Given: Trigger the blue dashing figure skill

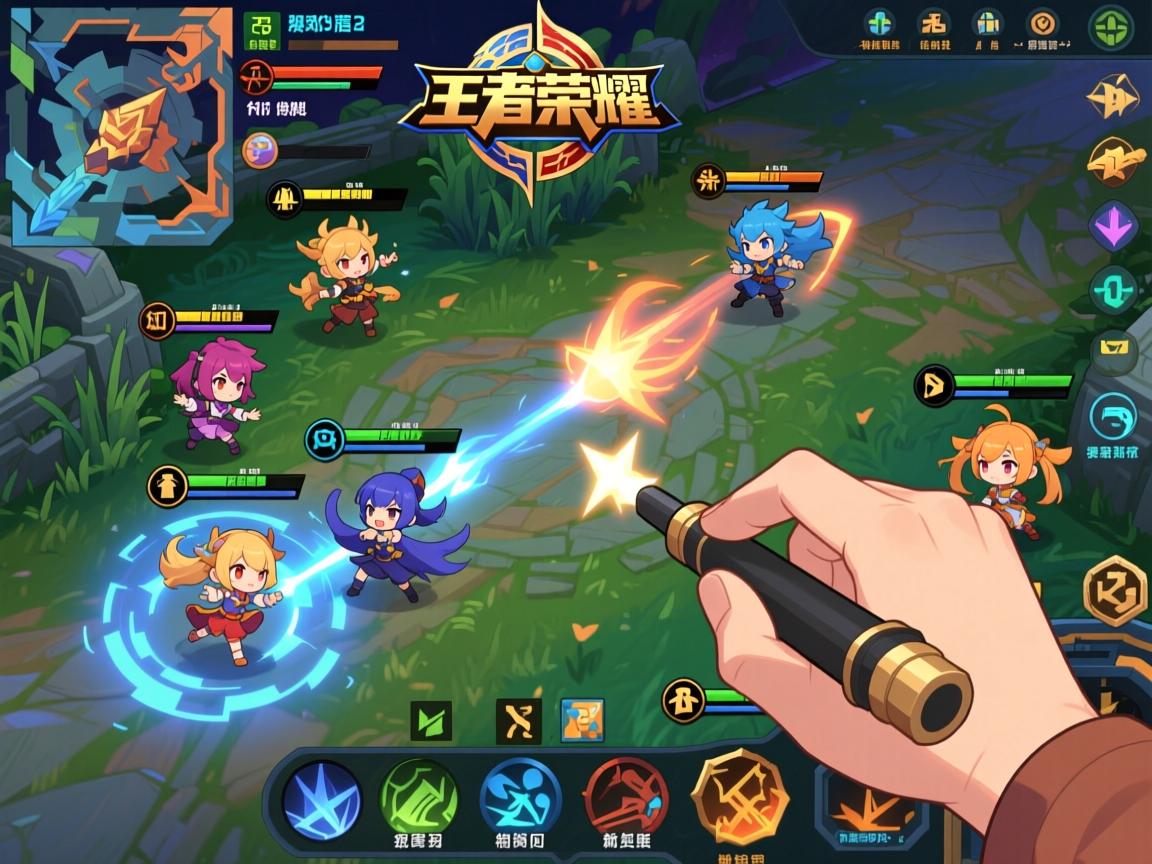Looking at the screenshot, I should coord(520,799).
